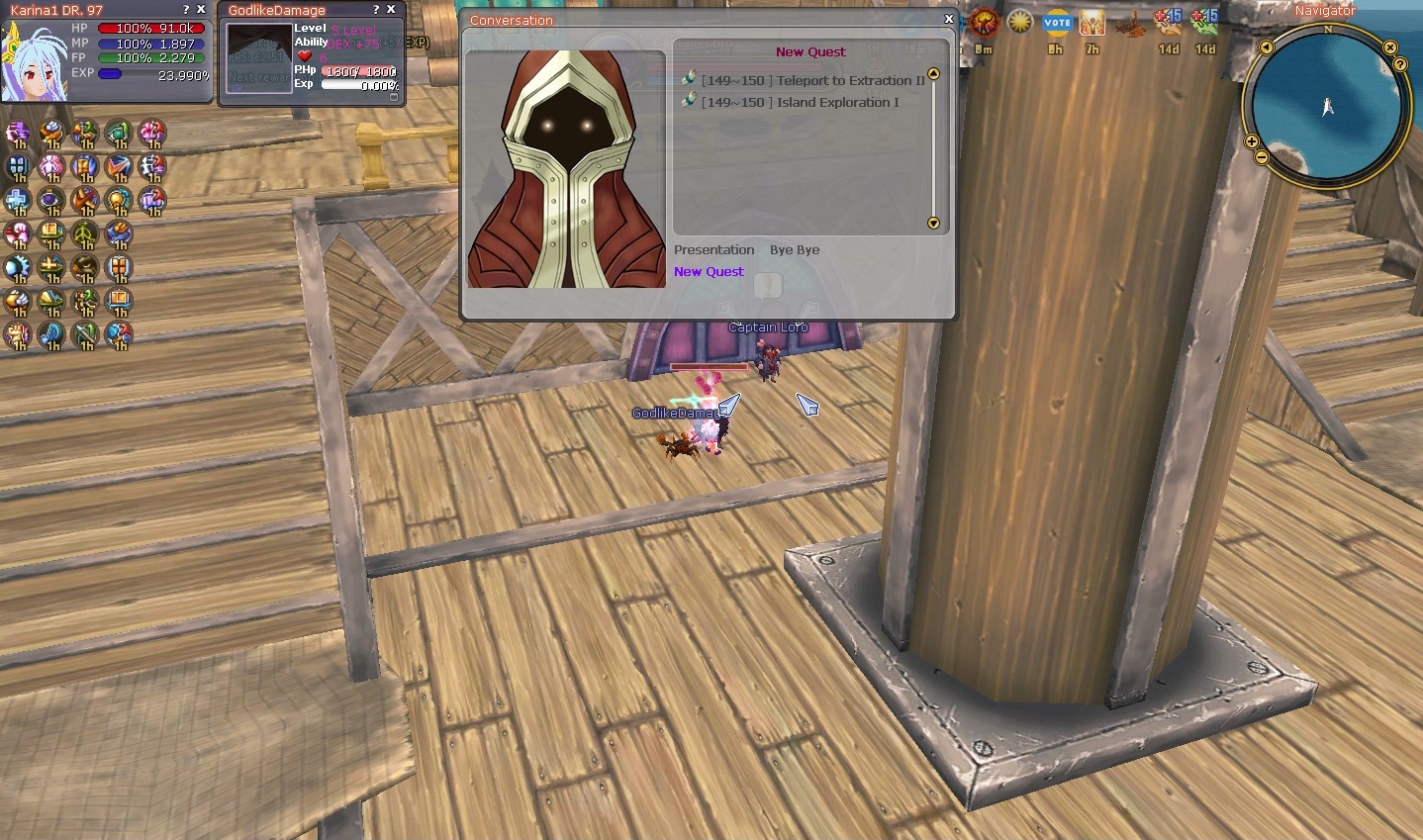
Task: Zoom out on the Navigator minimap
Action: pyautogui.click(x=1261, y=157)
